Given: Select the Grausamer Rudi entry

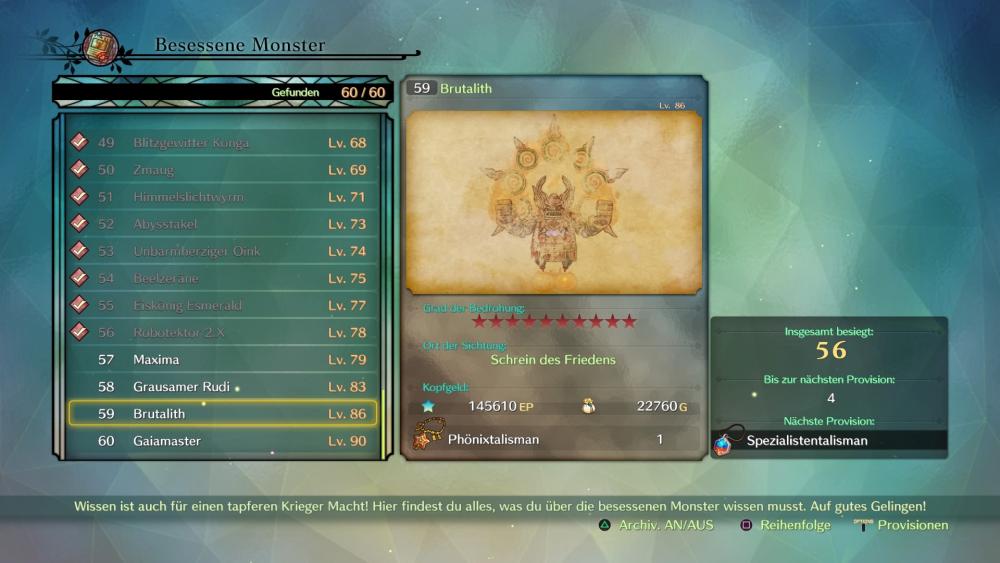Looking at the screenshot, I should coord(222,386).
